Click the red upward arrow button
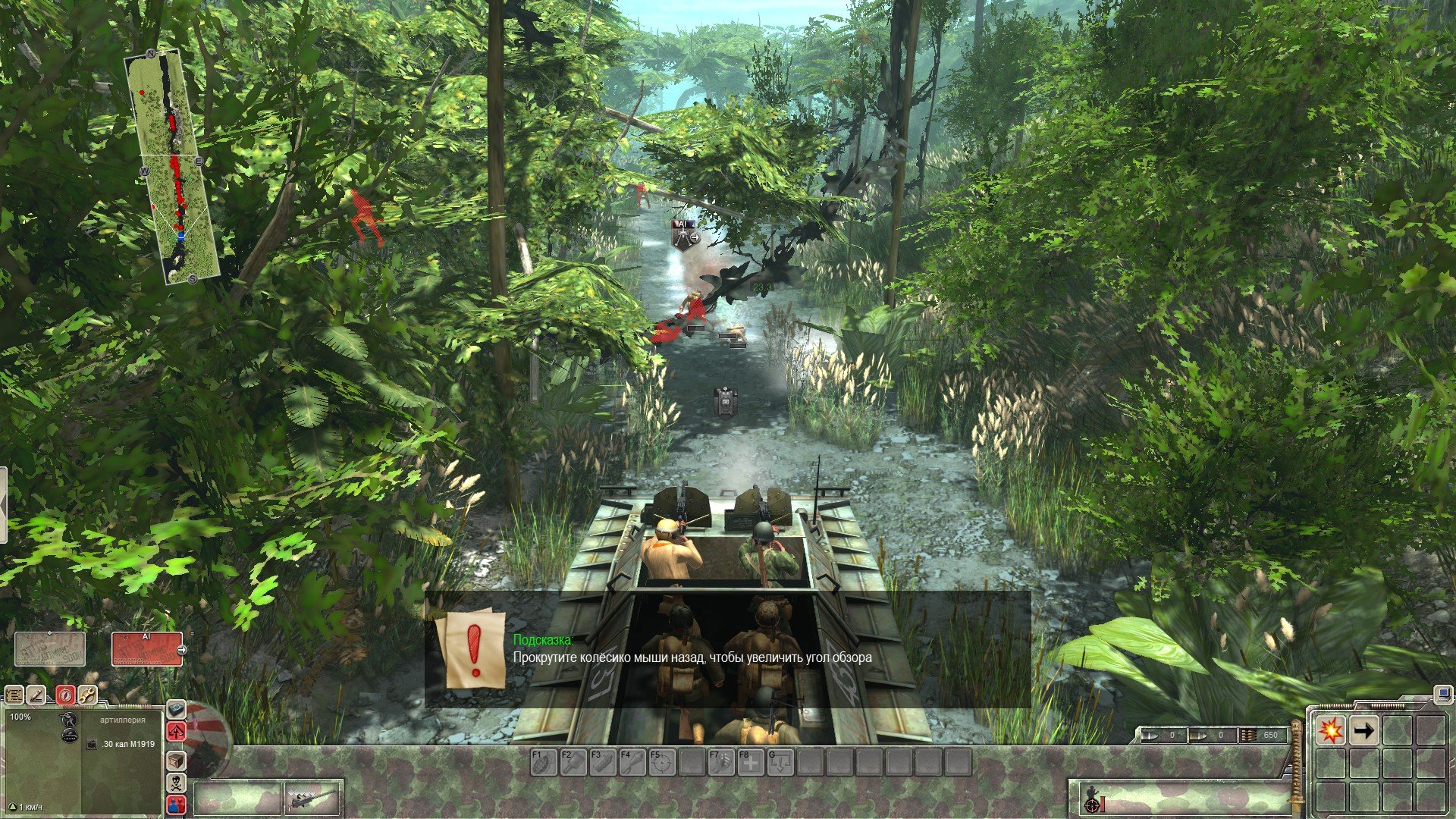1456x819 pixels. pos(176,732)
